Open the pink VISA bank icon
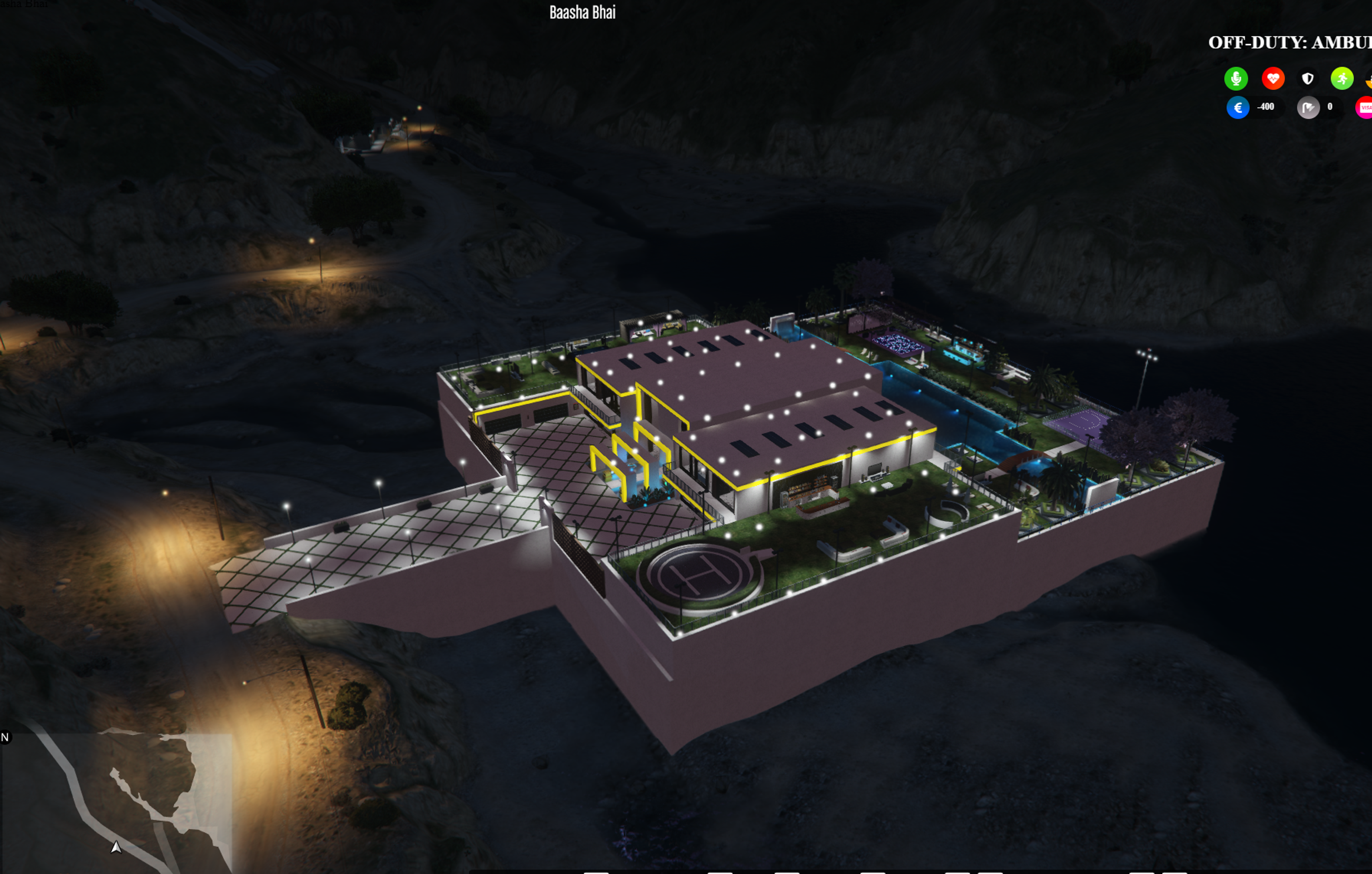This screenshot has width=1372, height=874. pos(1364,108)
